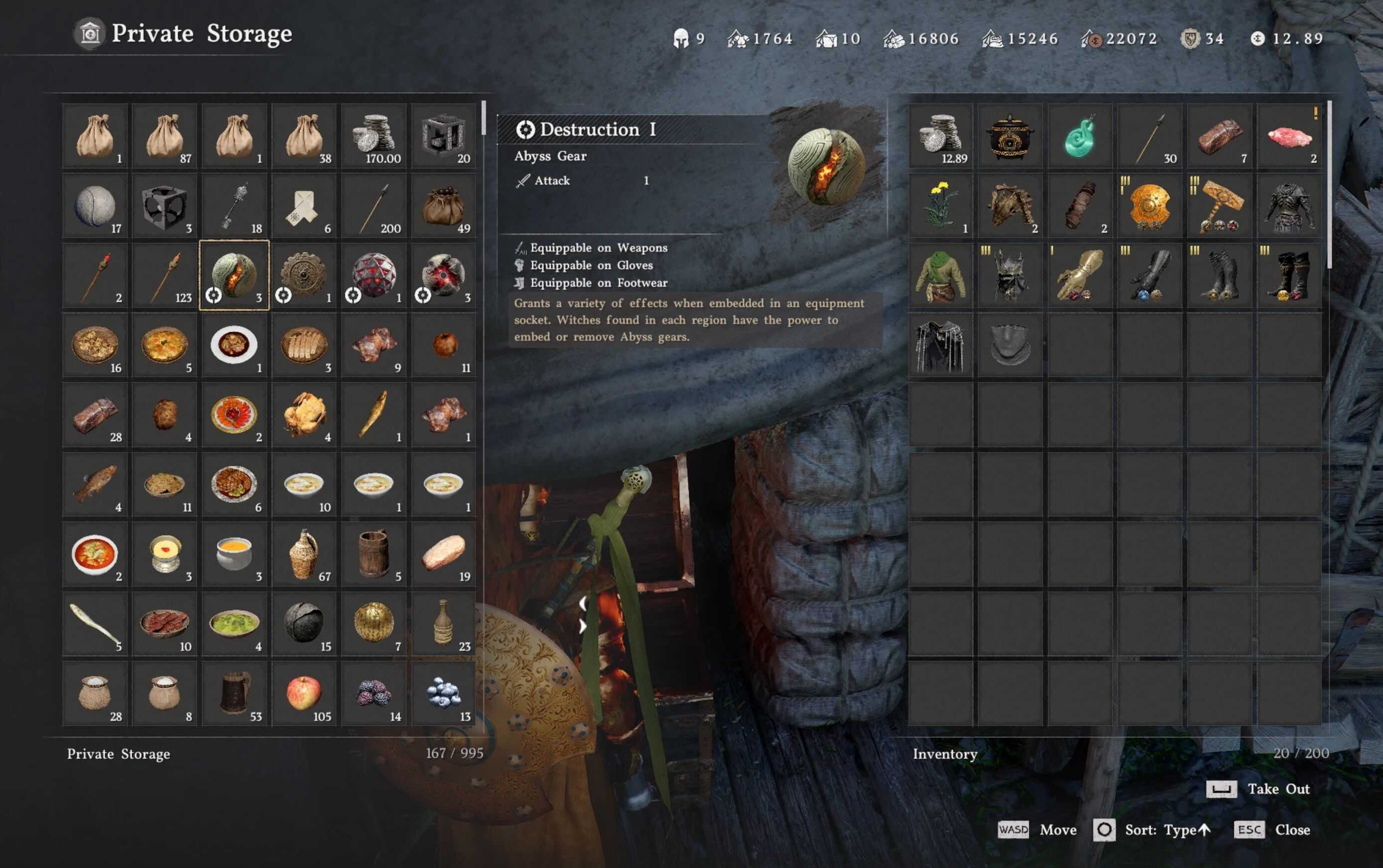Pick the bread loaf stack of 19
Viewport: 1383px width, 868px height.
tap(443, 555)
